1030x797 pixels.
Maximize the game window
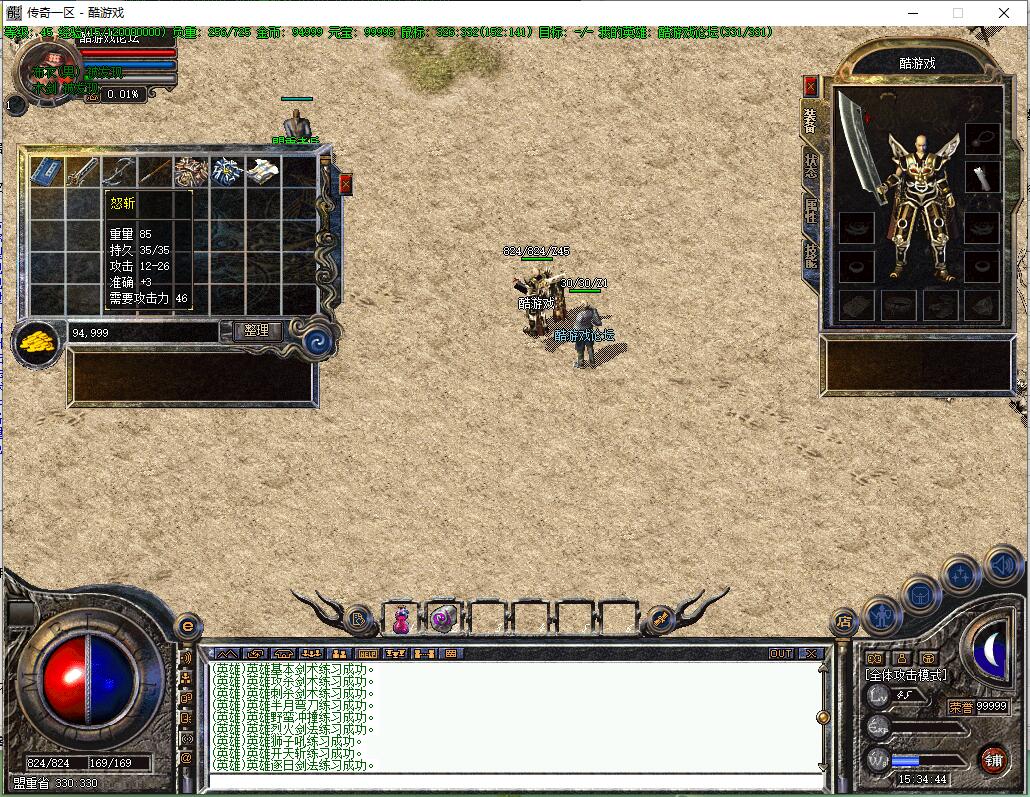click(x=957, y=13)
